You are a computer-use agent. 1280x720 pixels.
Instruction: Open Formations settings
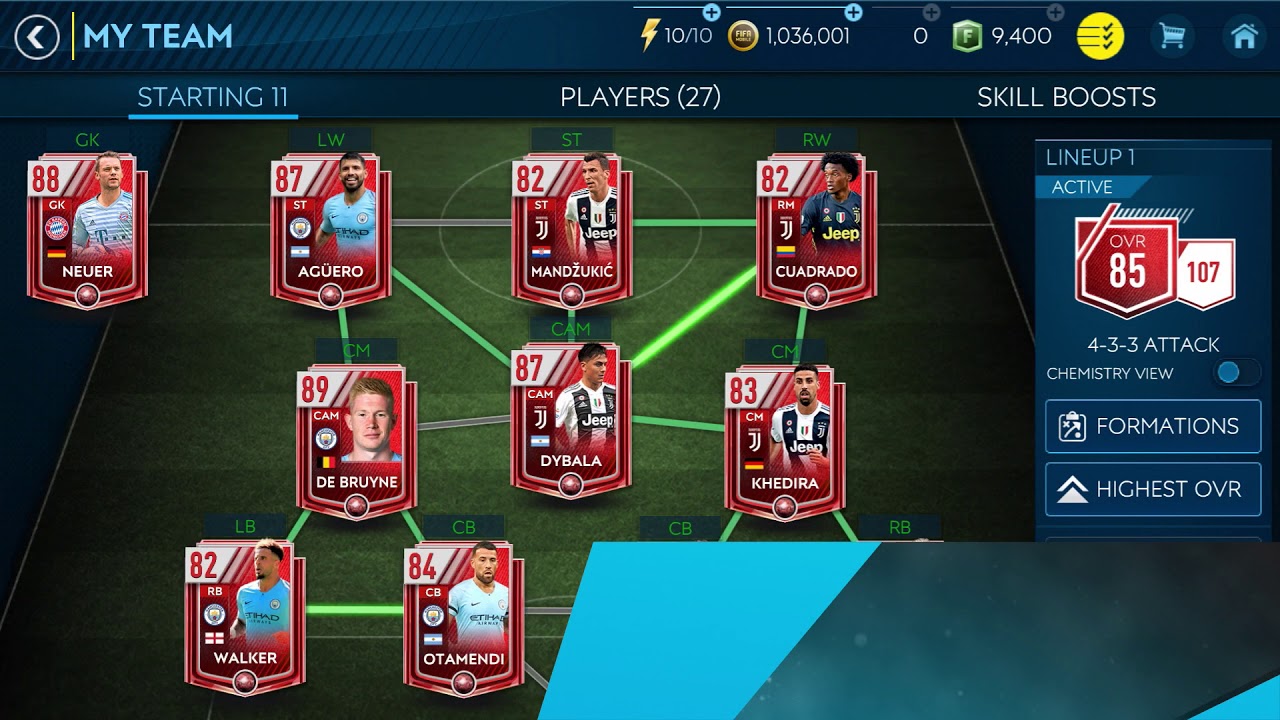[x=1152, y=426]
